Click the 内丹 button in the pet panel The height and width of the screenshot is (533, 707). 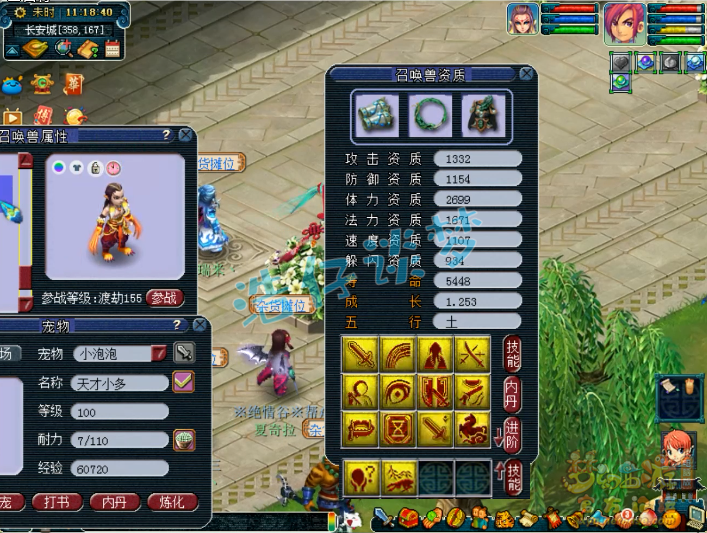(x=115, y=502)
